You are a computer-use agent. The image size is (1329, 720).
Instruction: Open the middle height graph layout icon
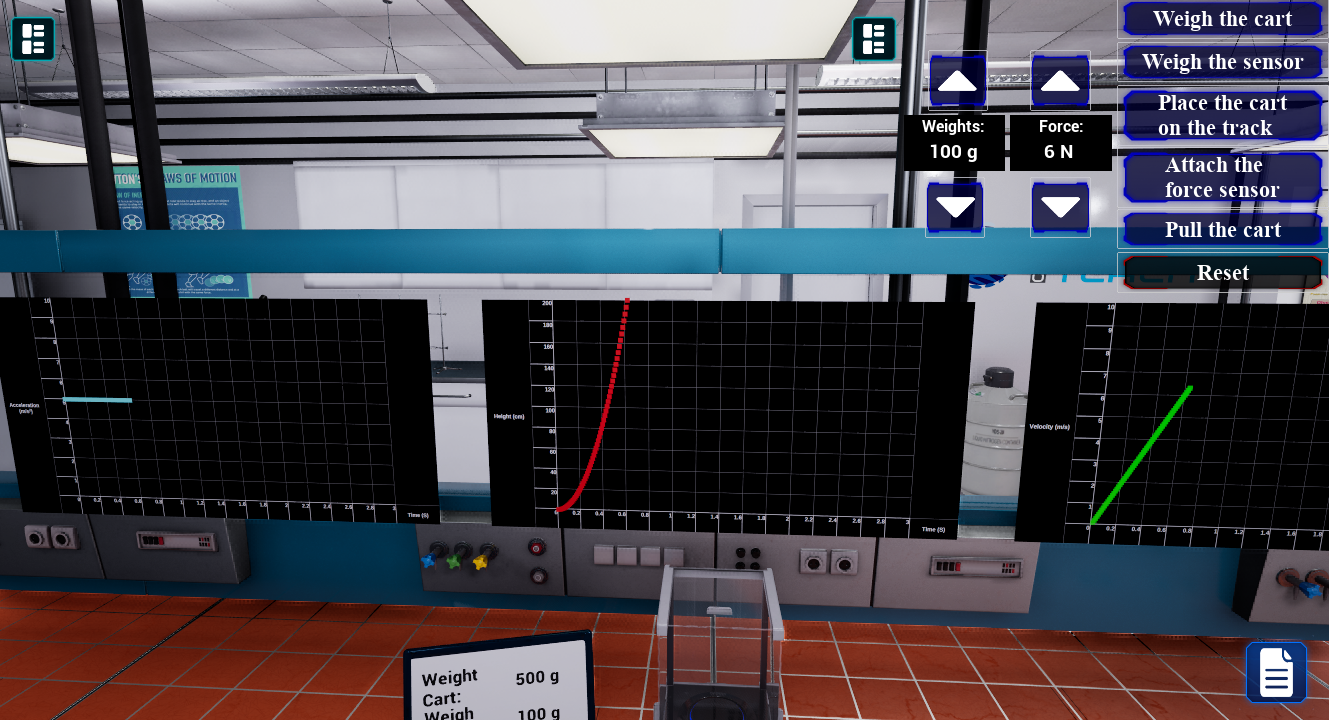(874, 39)
